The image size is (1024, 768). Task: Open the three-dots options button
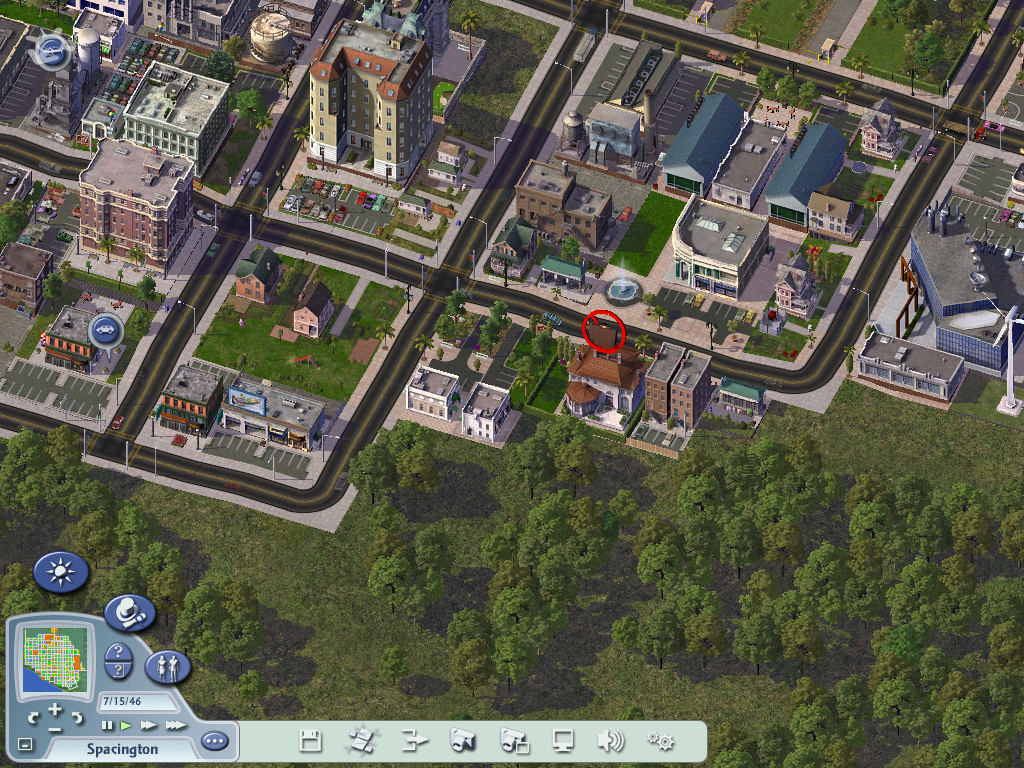click(214, 741)
